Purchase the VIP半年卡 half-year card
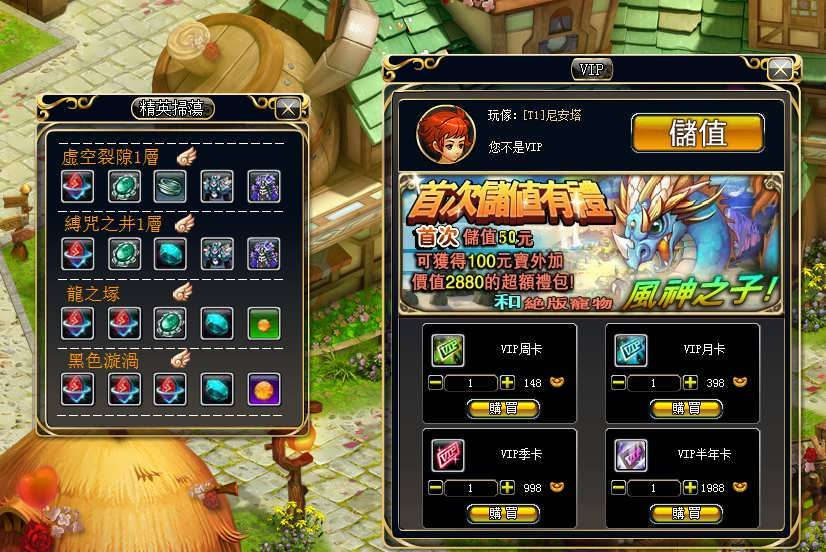Viewport: 826px width, 552px height. (x=685, y=513)
